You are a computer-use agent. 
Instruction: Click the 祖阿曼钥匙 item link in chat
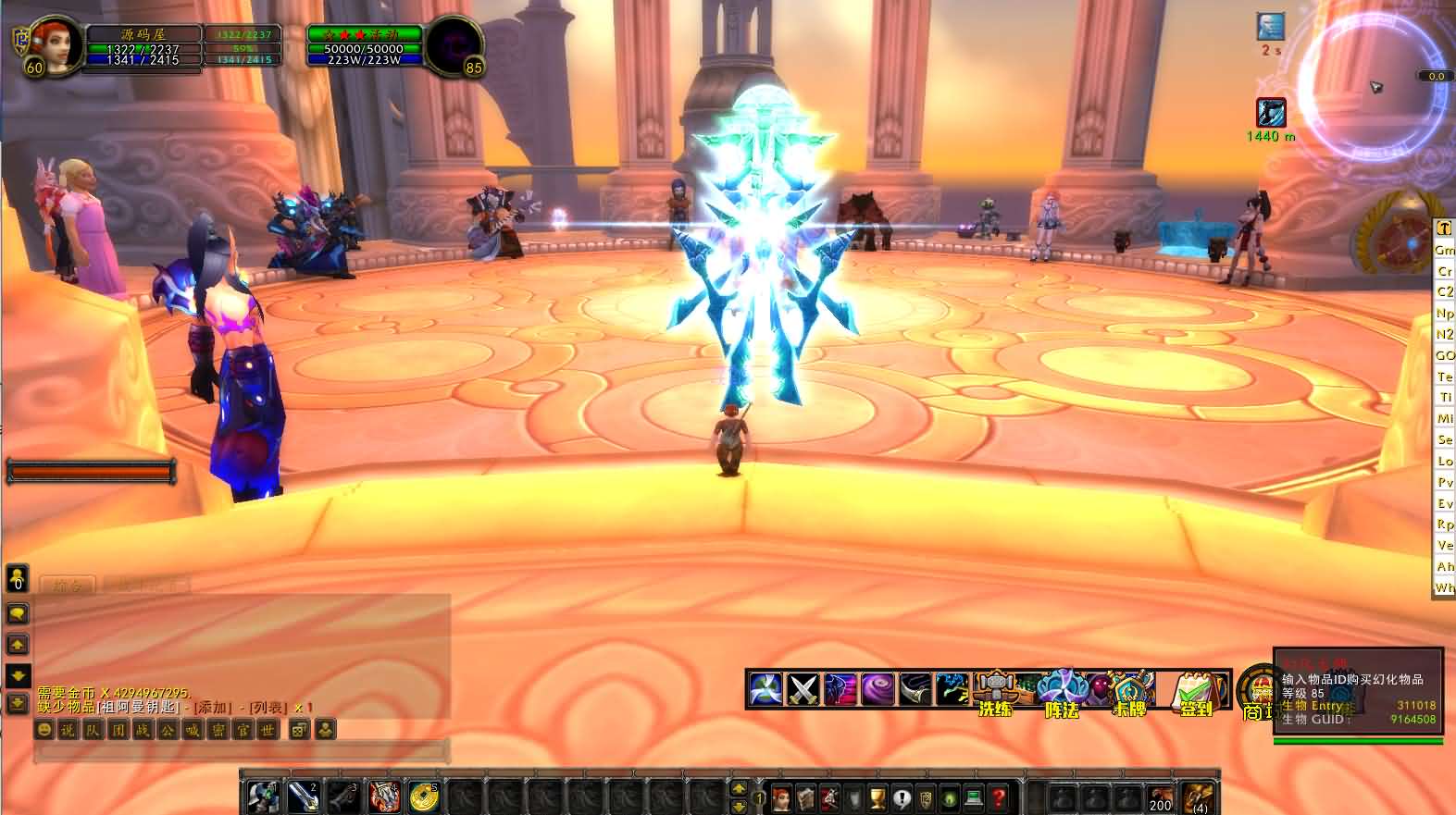139,707
